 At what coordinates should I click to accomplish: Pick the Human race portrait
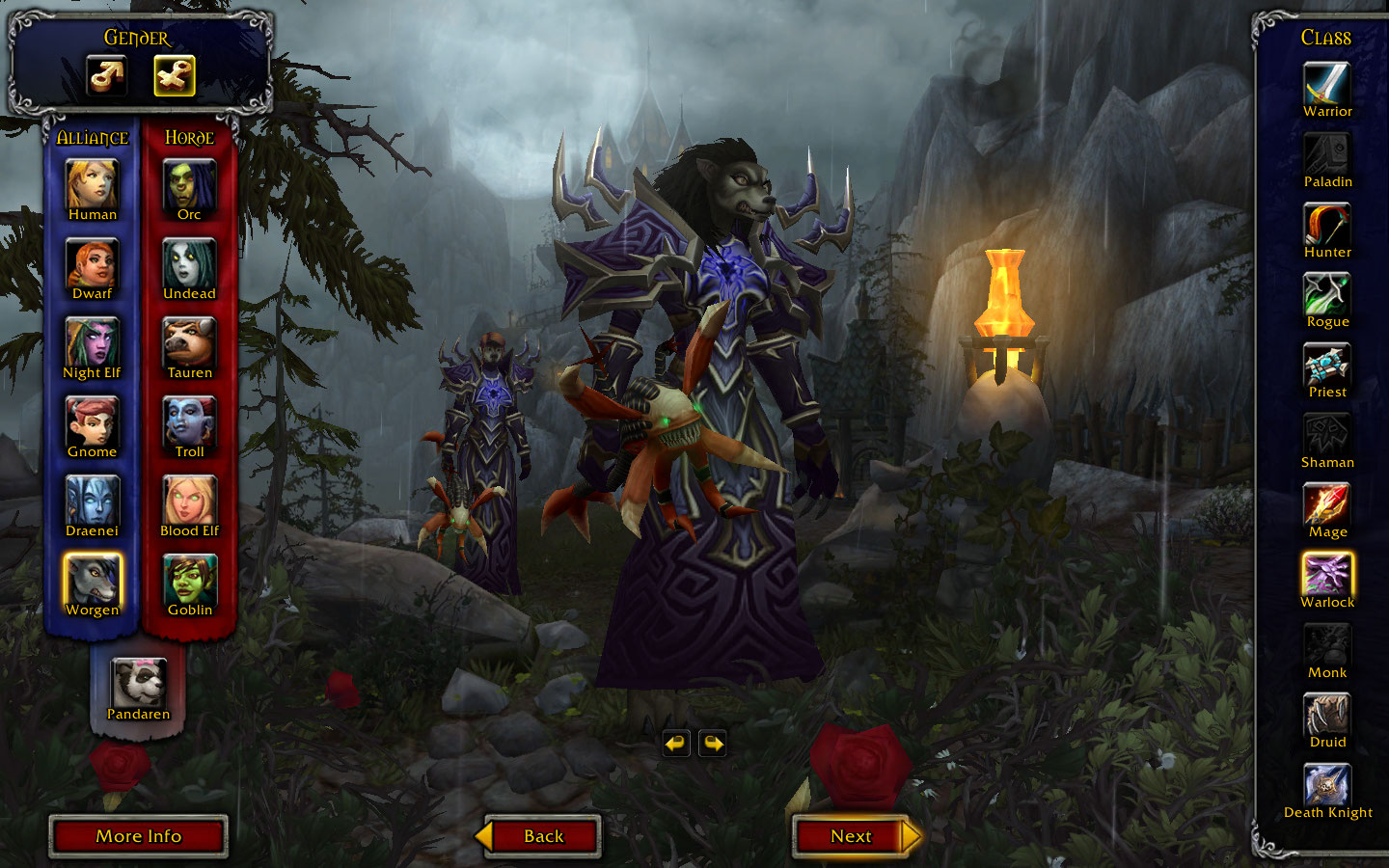93,183
